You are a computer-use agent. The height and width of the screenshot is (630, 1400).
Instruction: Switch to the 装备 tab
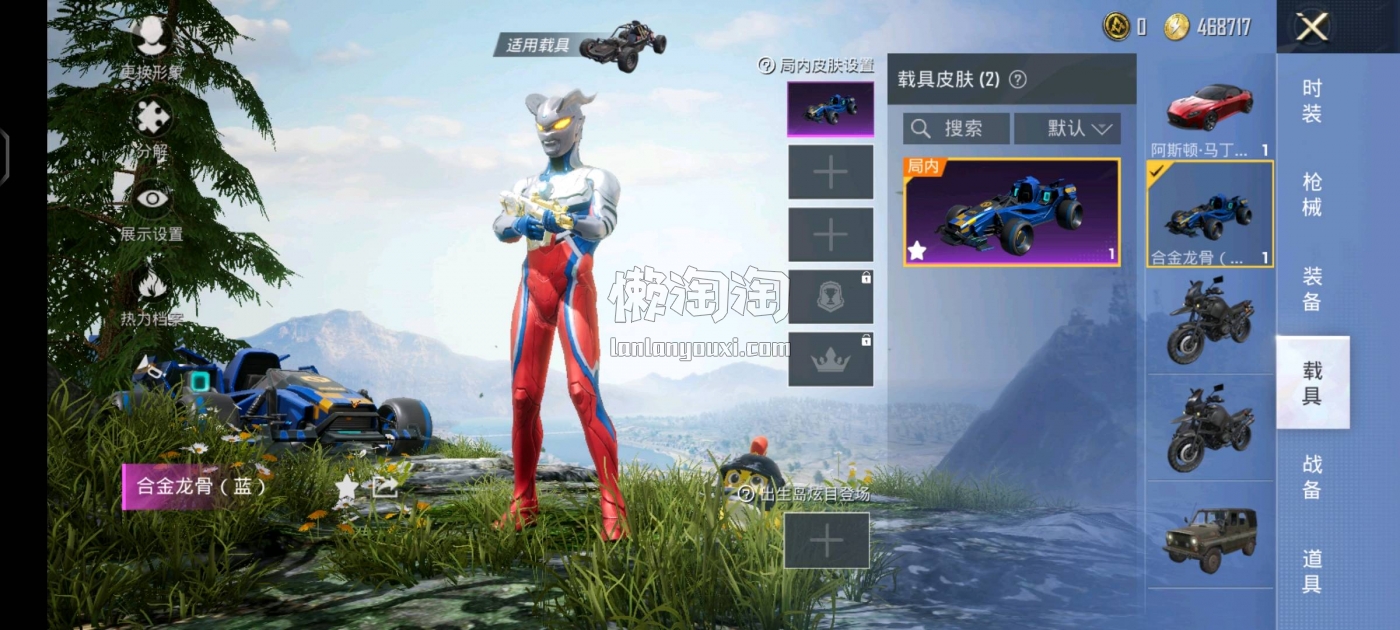[x=1312, y=288]
